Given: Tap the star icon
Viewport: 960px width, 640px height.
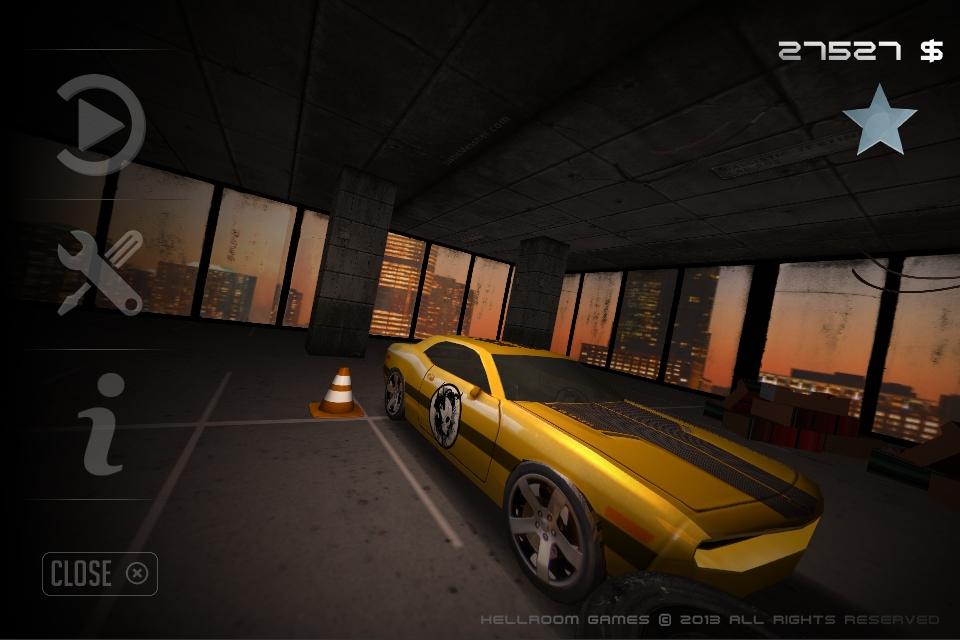Looking at the screenshot, I should coord(879,120).
